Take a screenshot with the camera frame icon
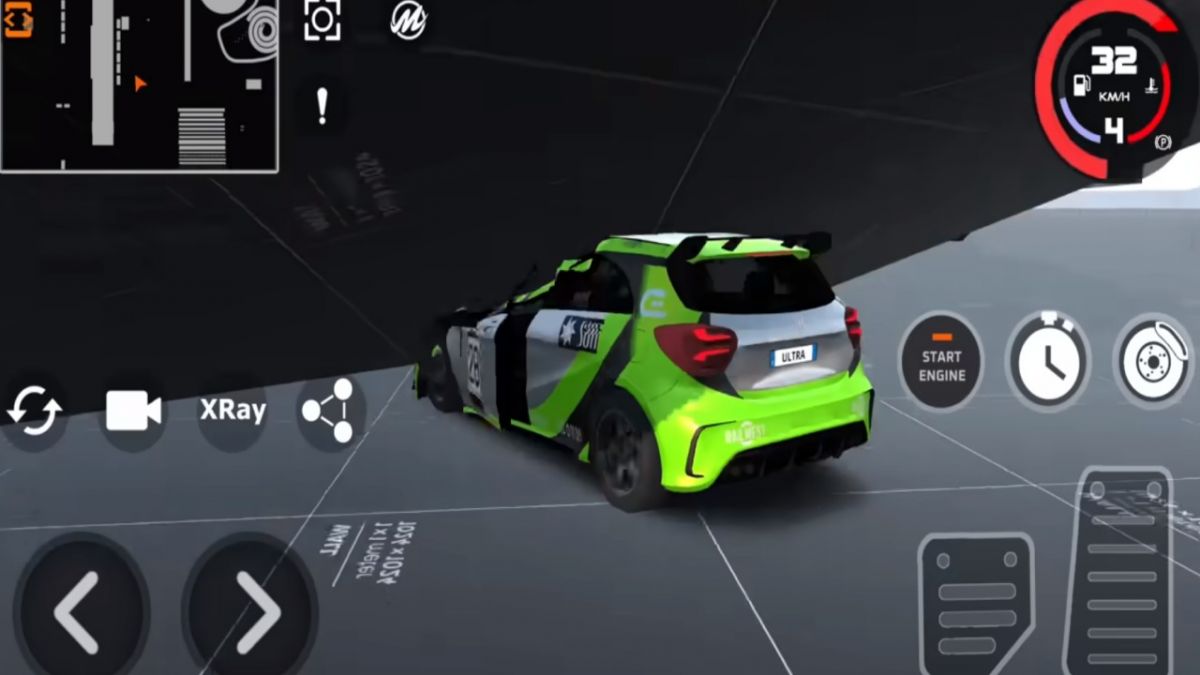 tap(322, 21)
